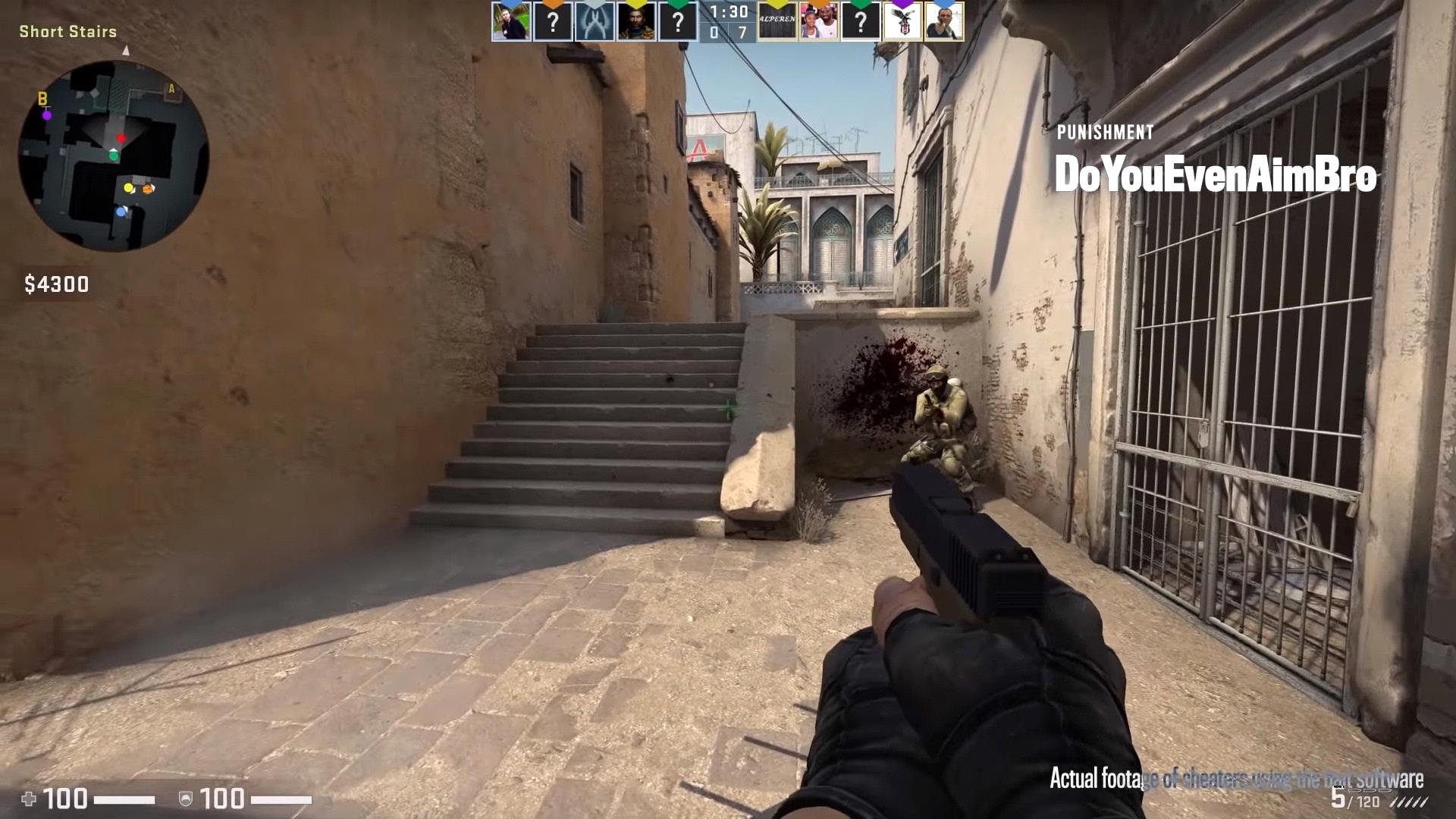Click the bomb site A marker on minimap
The height and width of the screenshot is (819, 1456).
(171, 88)
